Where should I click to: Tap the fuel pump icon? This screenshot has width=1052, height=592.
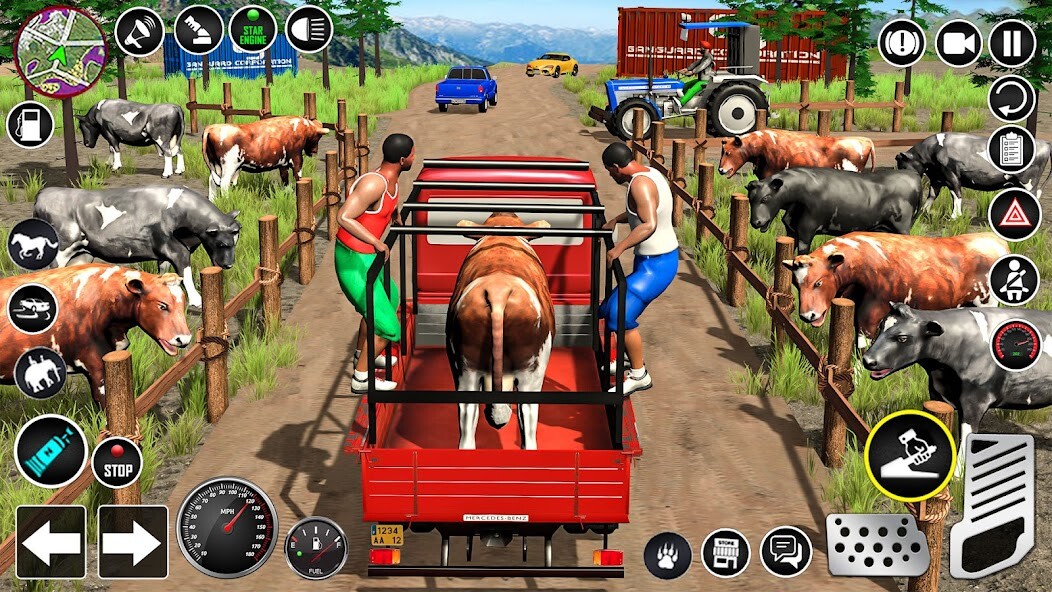(30, 125)
